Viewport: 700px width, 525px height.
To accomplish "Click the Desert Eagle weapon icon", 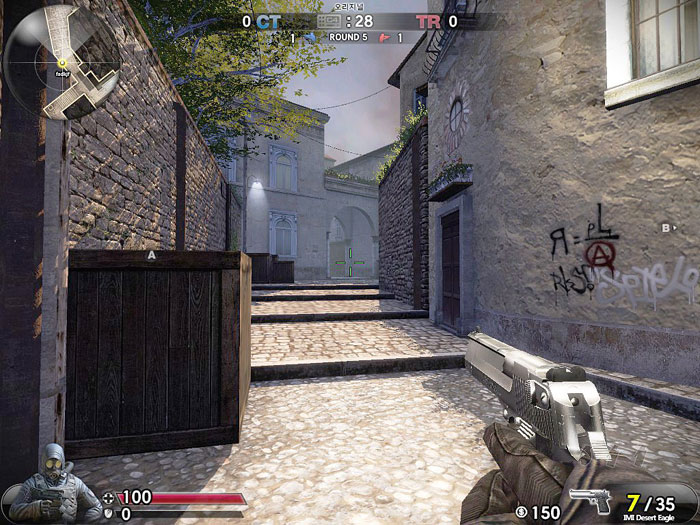I will (x=589, y=501).
